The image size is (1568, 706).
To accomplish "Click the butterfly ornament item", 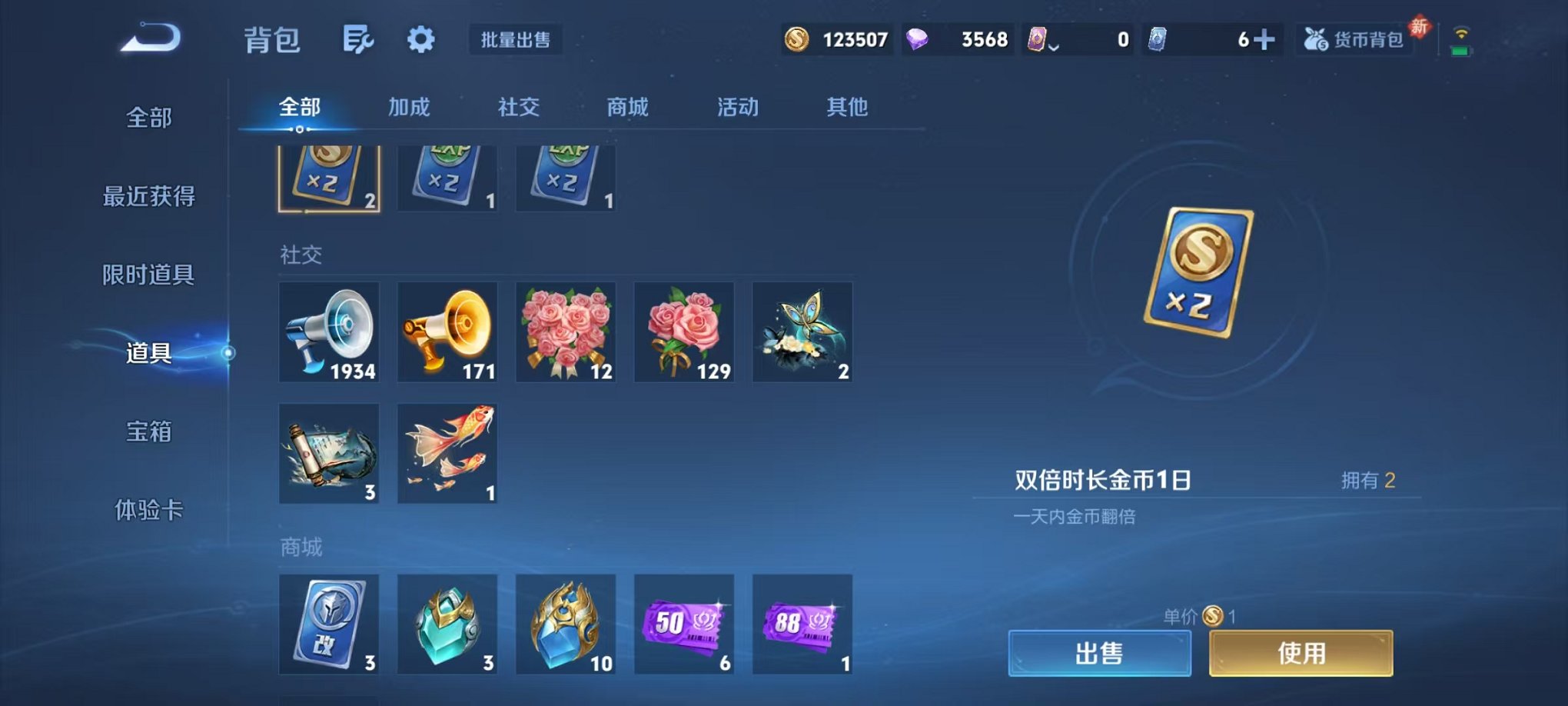I will pyautogui.click(x=802, y=332).
